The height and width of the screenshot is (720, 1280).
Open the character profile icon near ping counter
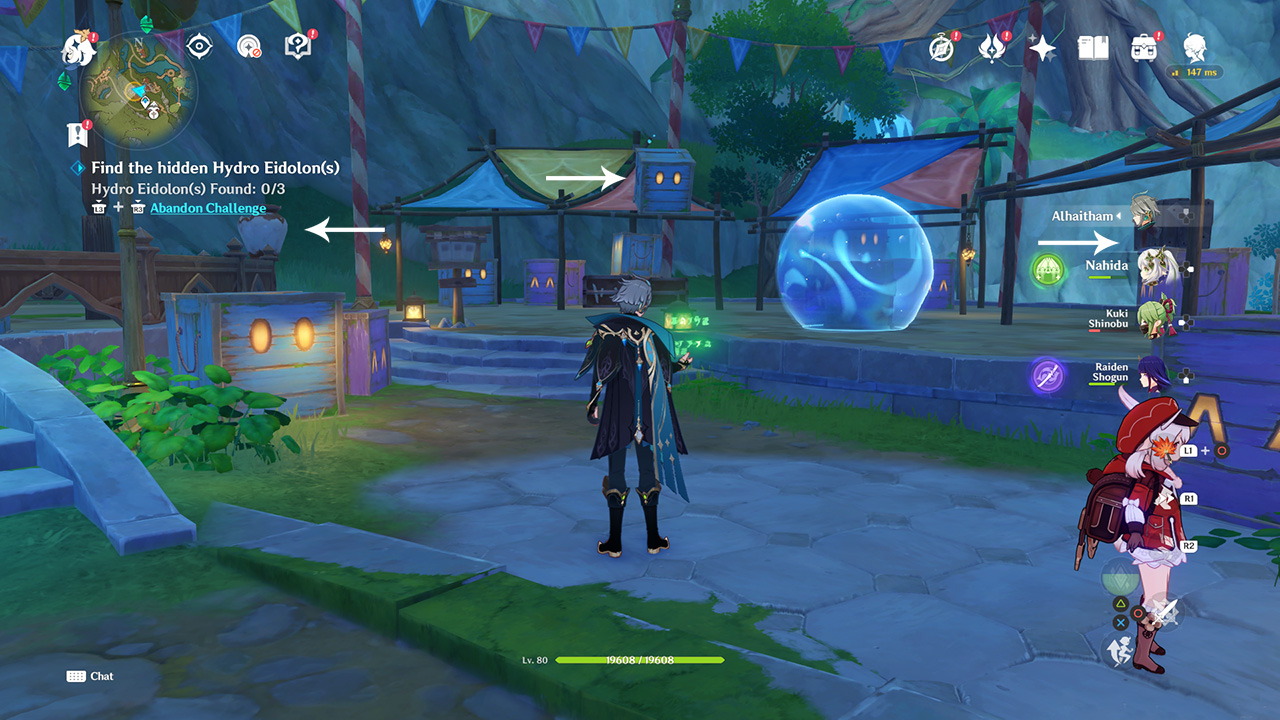(x=1196, y=48)
